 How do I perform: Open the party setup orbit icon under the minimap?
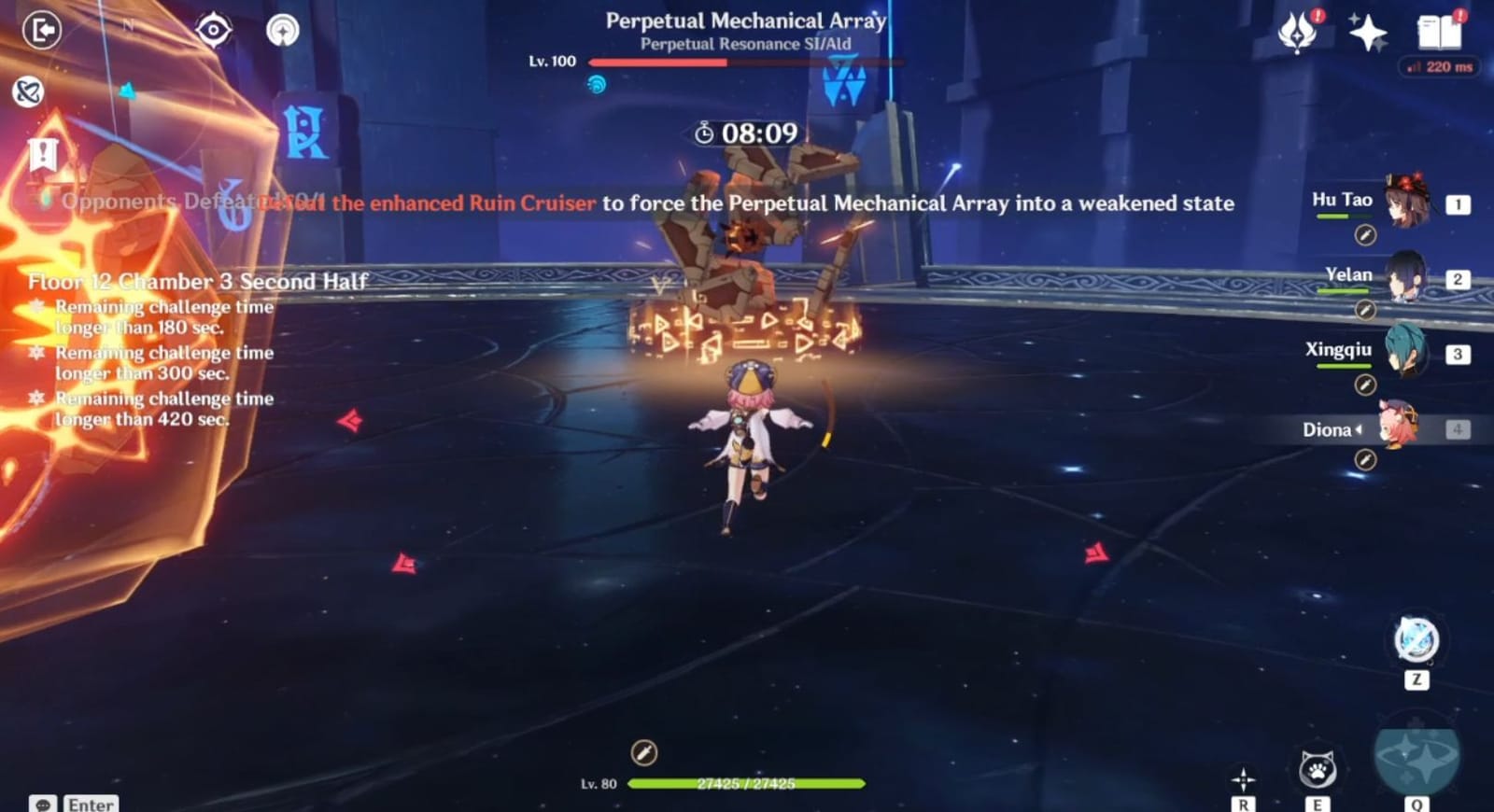click(29, 91)
